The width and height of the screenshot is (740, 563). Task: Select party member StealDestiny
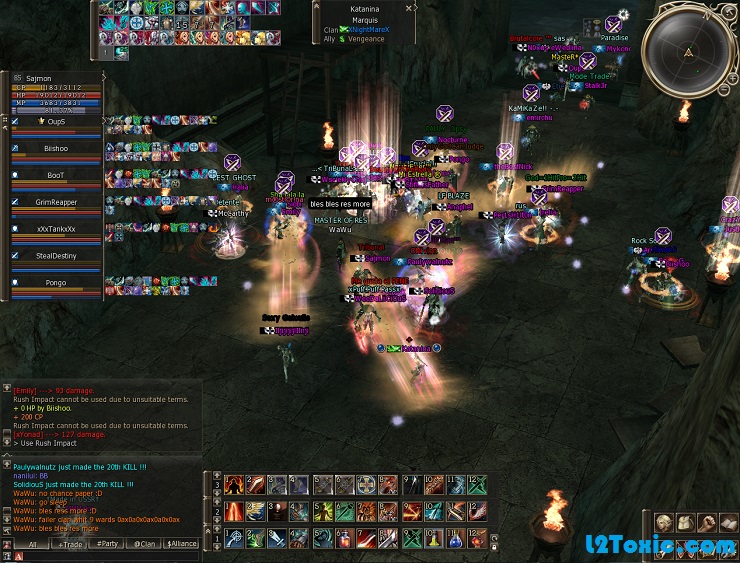point(57,256)
